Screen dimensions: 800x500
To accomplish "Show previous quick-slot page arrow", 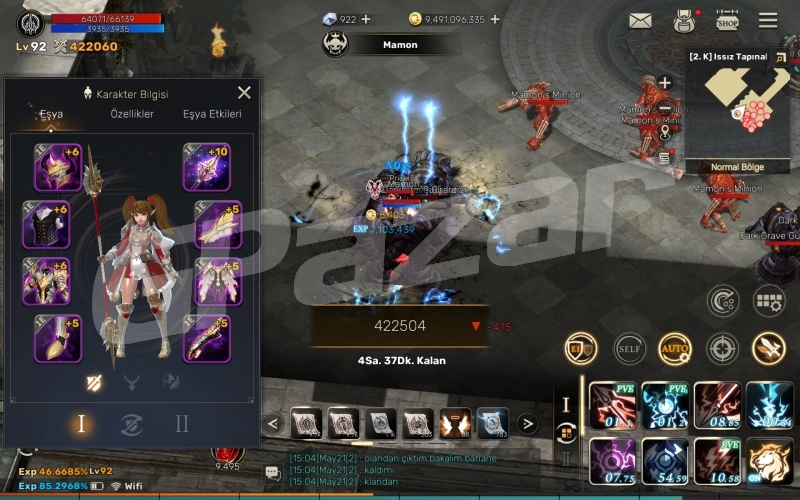I will (x=272, y=424).
